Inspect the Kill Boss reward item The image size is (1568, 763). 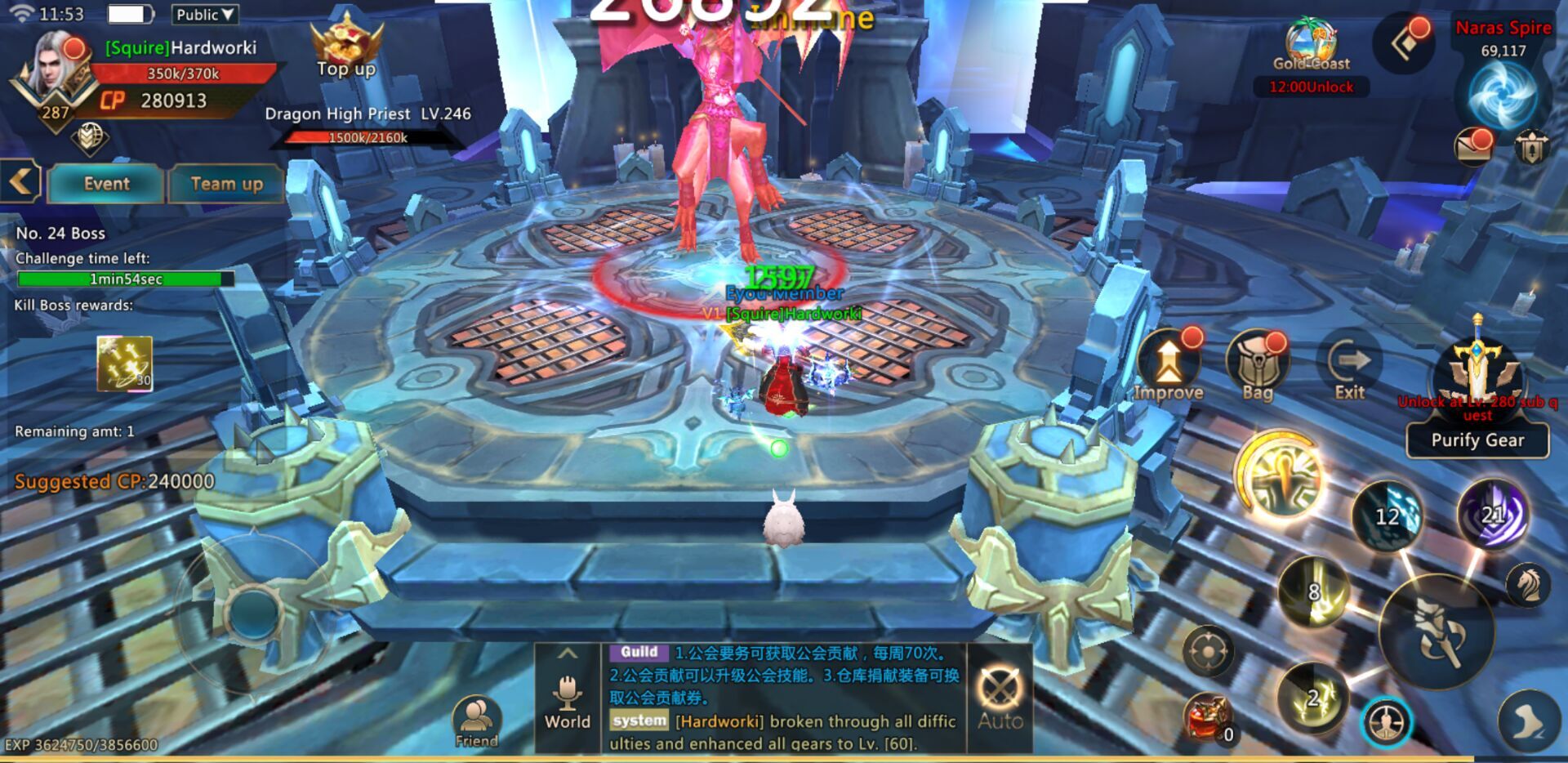coord(124,363)
